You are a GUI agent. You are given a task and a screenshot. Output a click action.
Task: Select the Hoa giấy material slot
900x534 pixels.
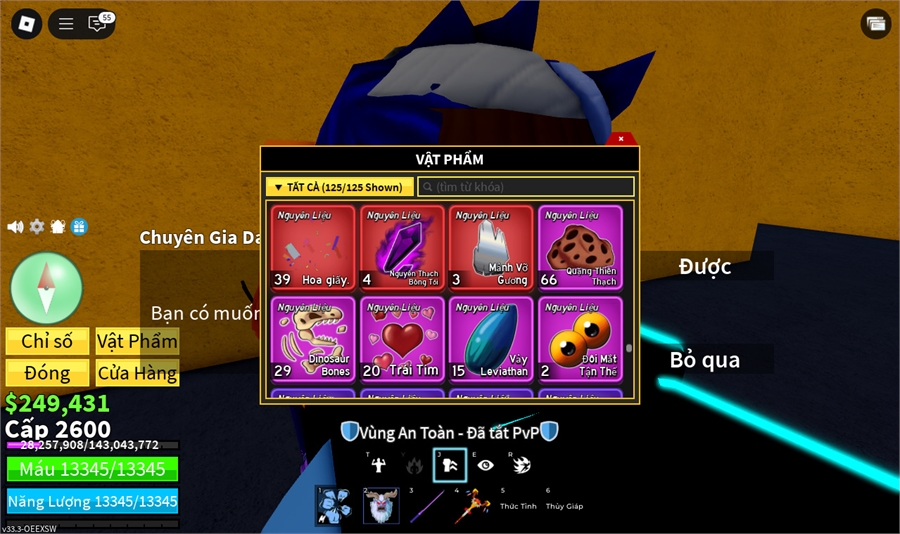pyautogui.click(x=313, y=247)
